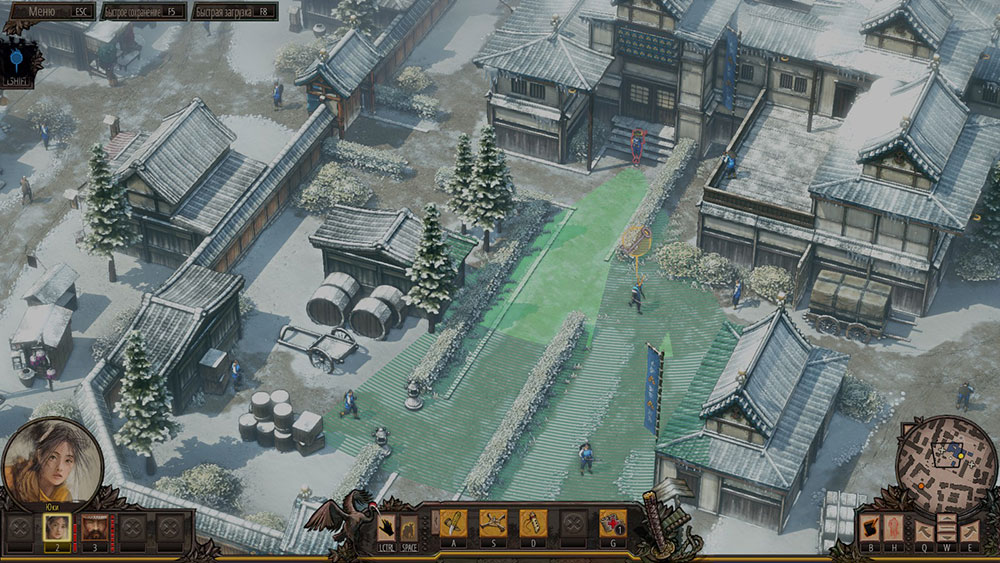
Task: Use the knife attack ability
Action: (x=453, y=523)
